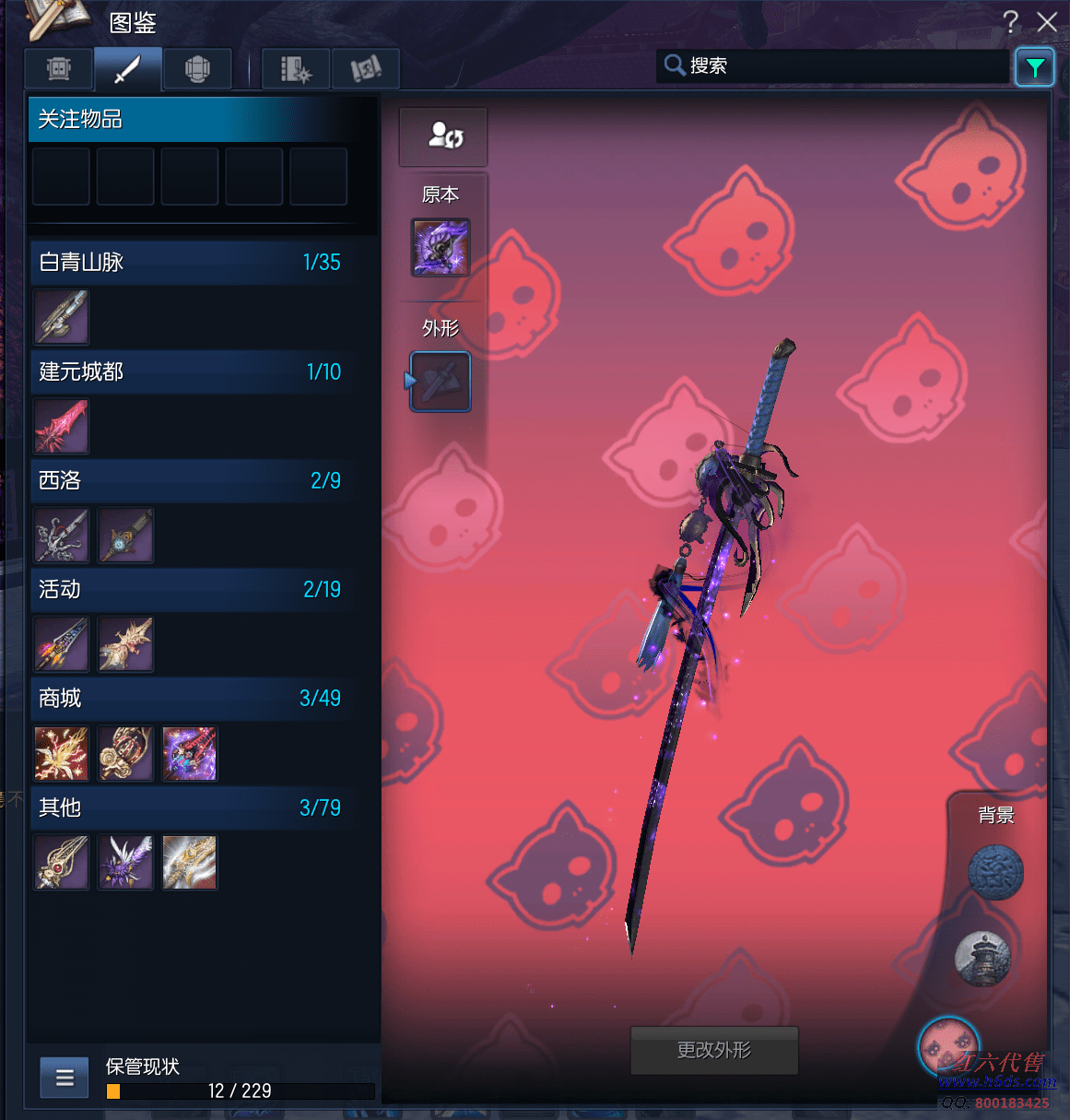This screenshot has width=1070, height=1120.
Task: Click the 更改外形 button
Action: click(714, 1050)
